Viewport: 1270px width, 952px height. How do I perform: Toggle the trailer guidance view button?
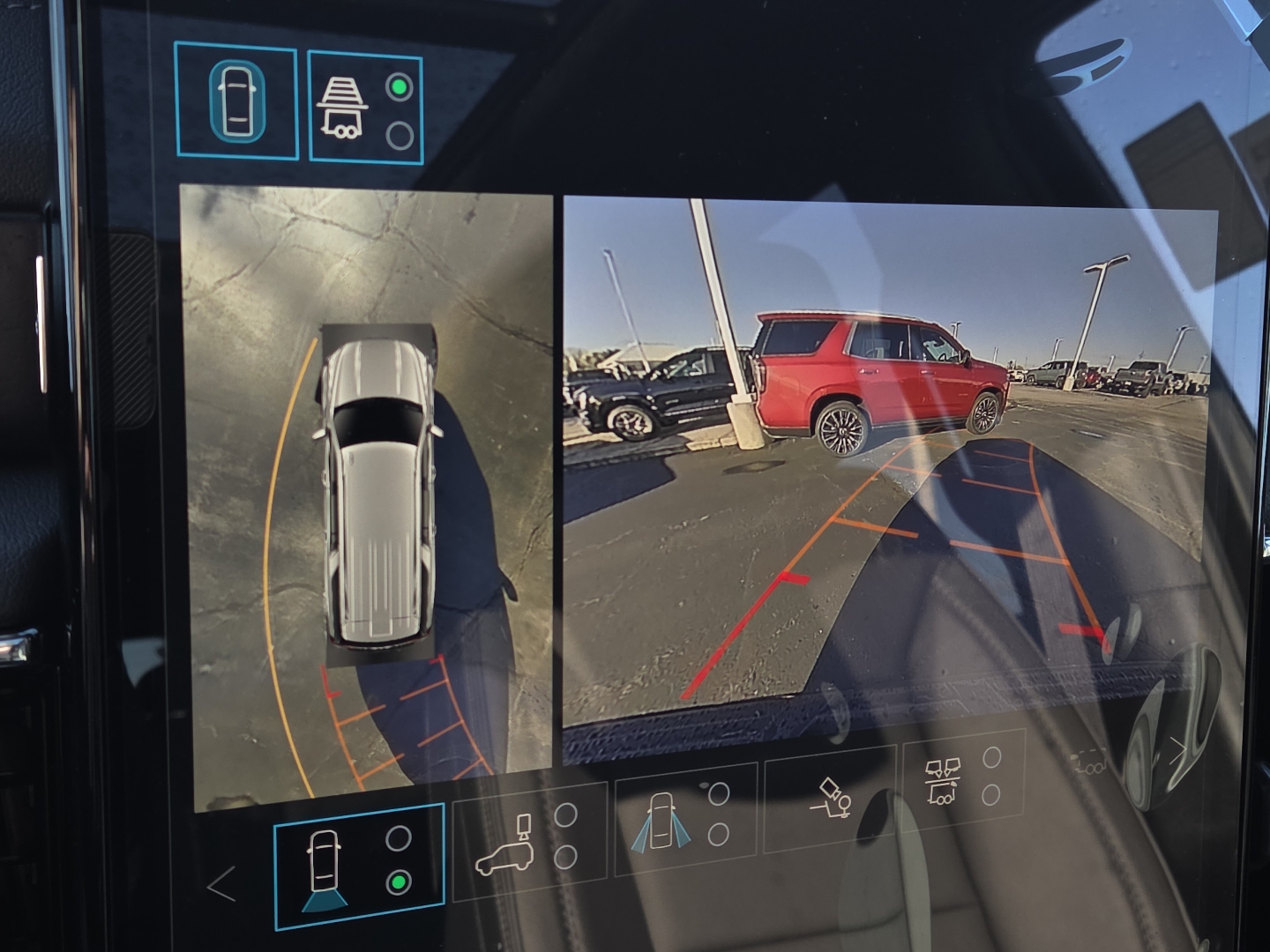[x=365, y=108]
